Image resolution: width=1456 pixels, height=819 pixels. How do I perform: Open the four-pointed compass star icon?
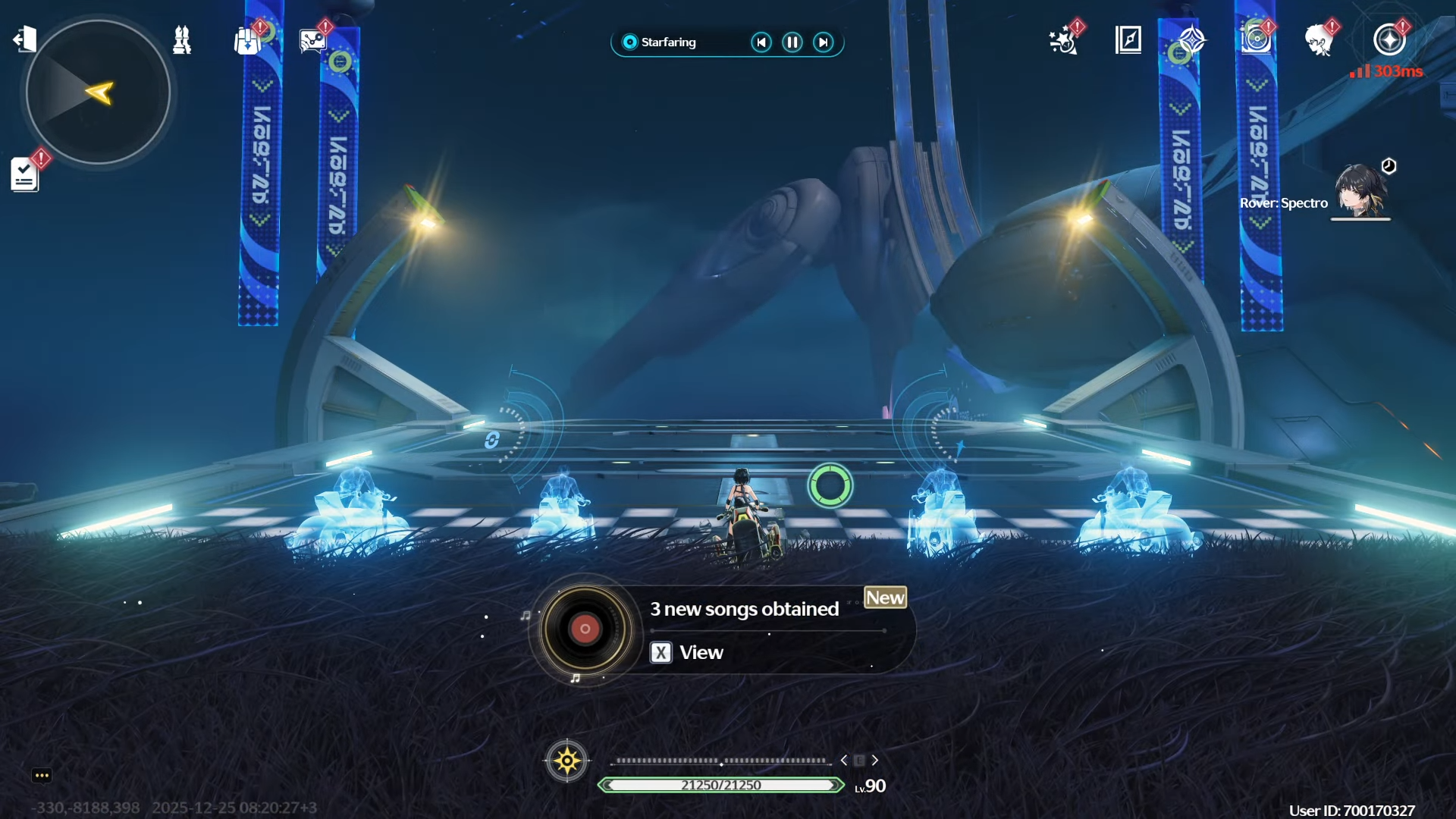[x=1192, y=39]
